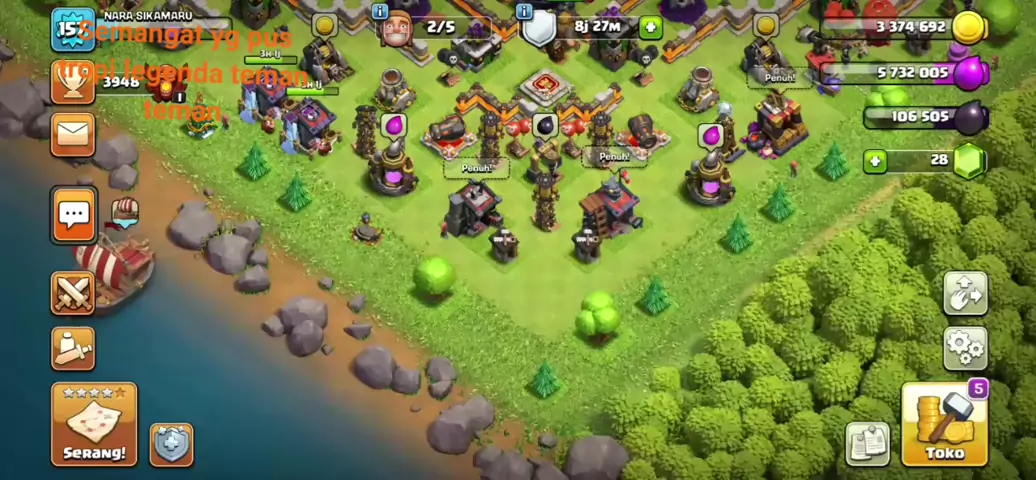Open the Toko shop button

(944, 425)
